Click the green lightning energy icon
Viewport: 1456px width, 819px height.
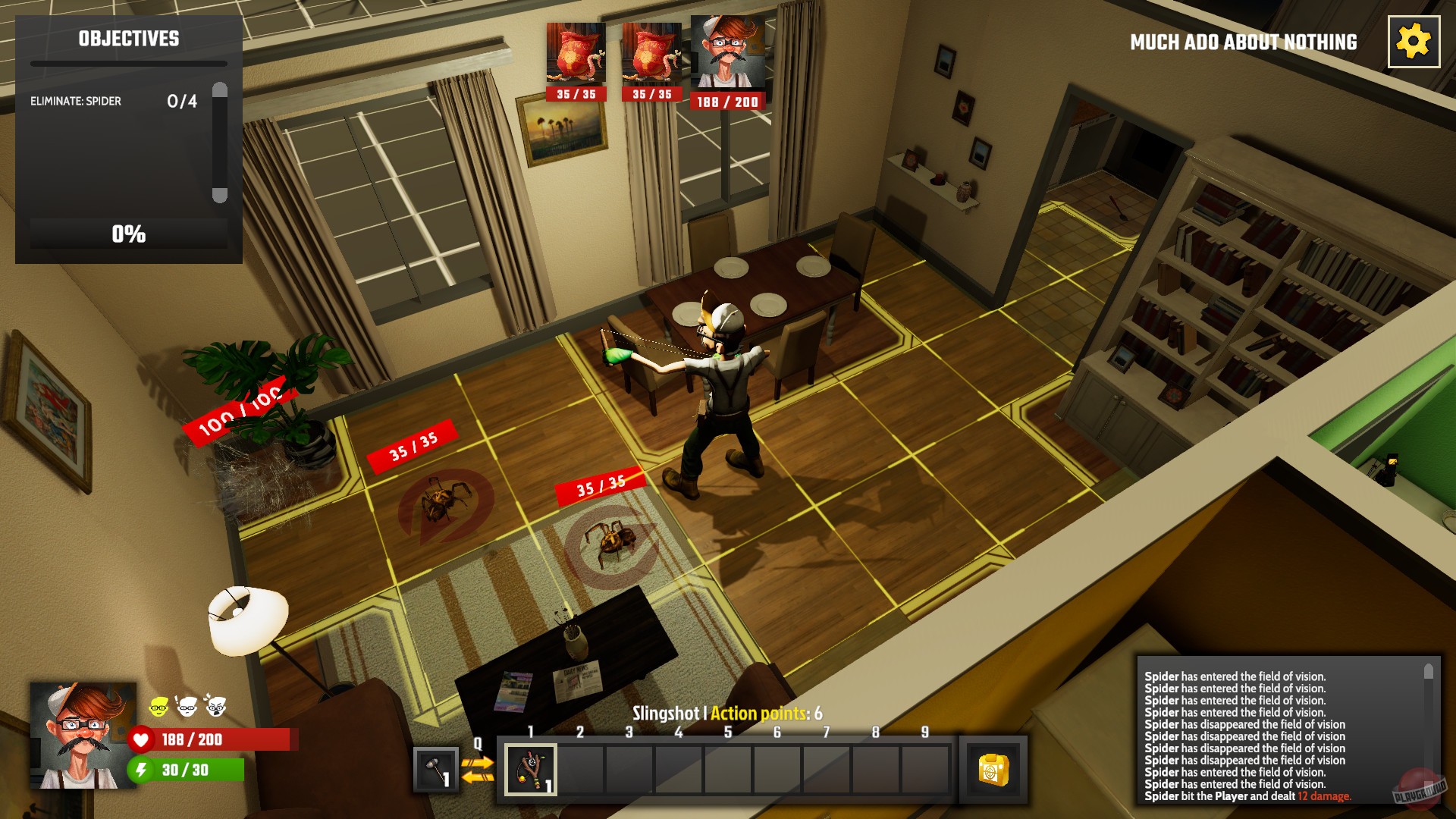tap(143, 772)
